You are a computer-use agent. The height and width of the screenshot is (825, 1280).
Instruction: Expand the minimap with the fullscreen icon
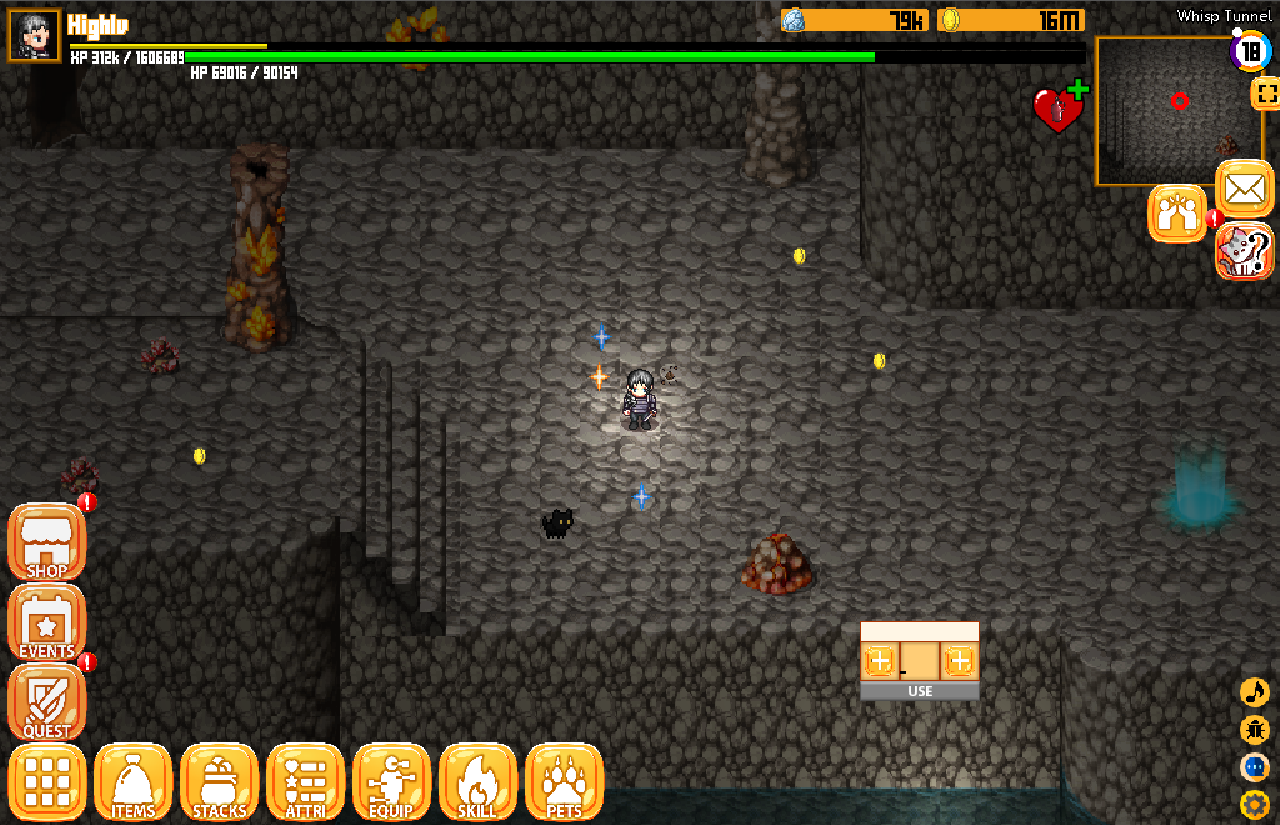point(1265,95)
